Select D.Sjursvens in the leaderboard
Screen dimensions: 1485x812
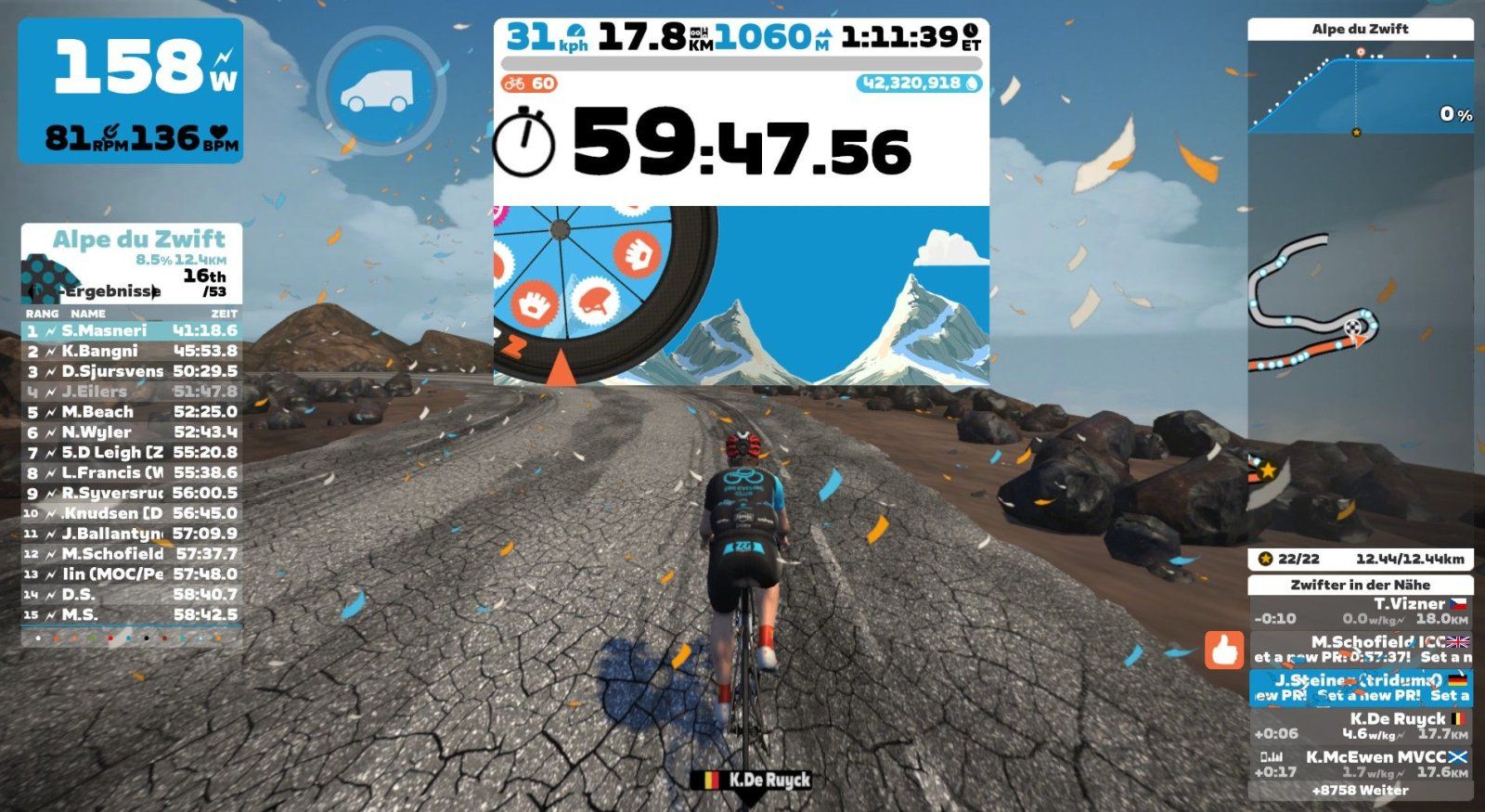click(131, 371)
